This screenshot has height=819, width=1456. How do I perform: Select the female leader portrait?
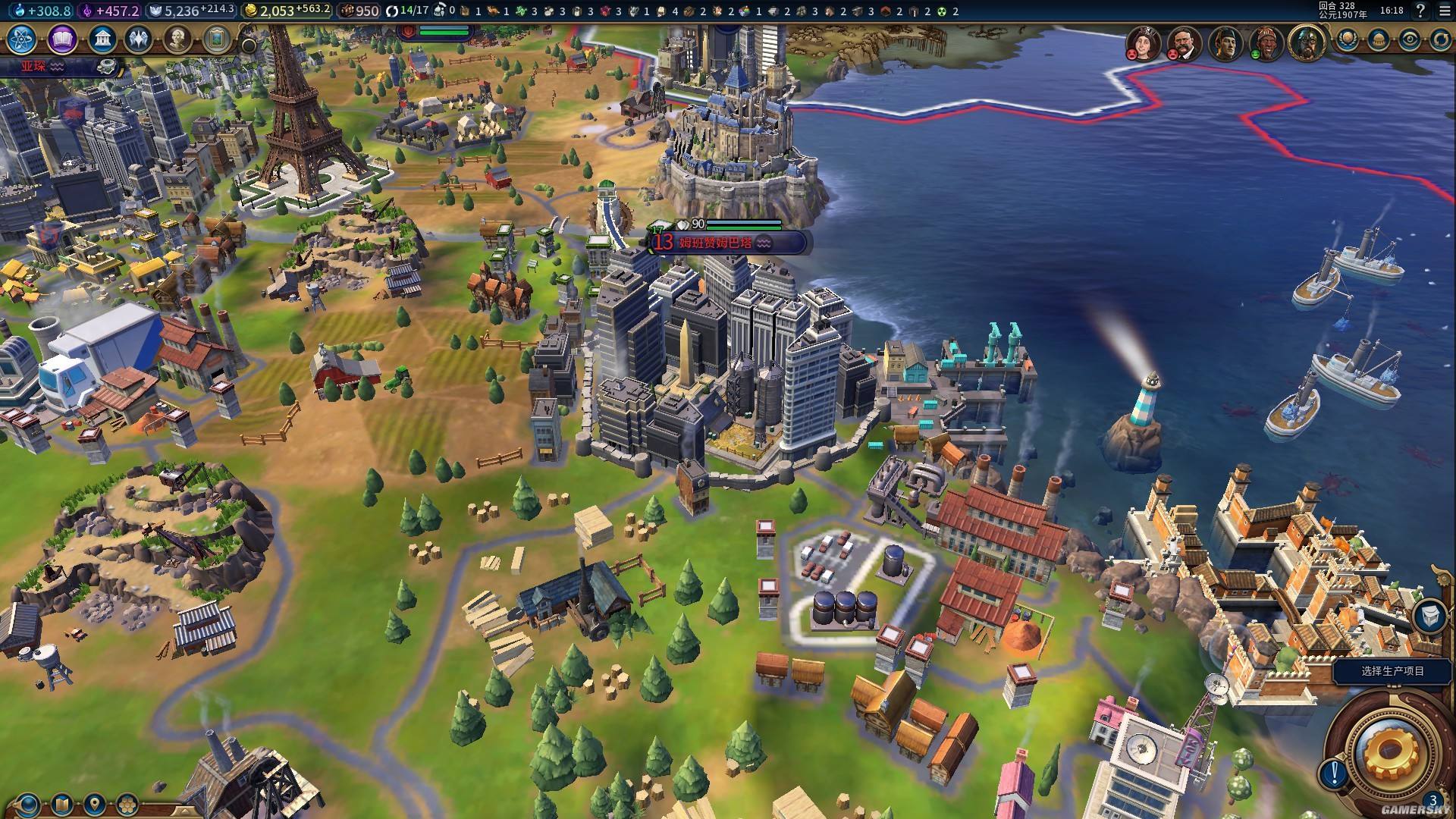(x=1142, y=42)
